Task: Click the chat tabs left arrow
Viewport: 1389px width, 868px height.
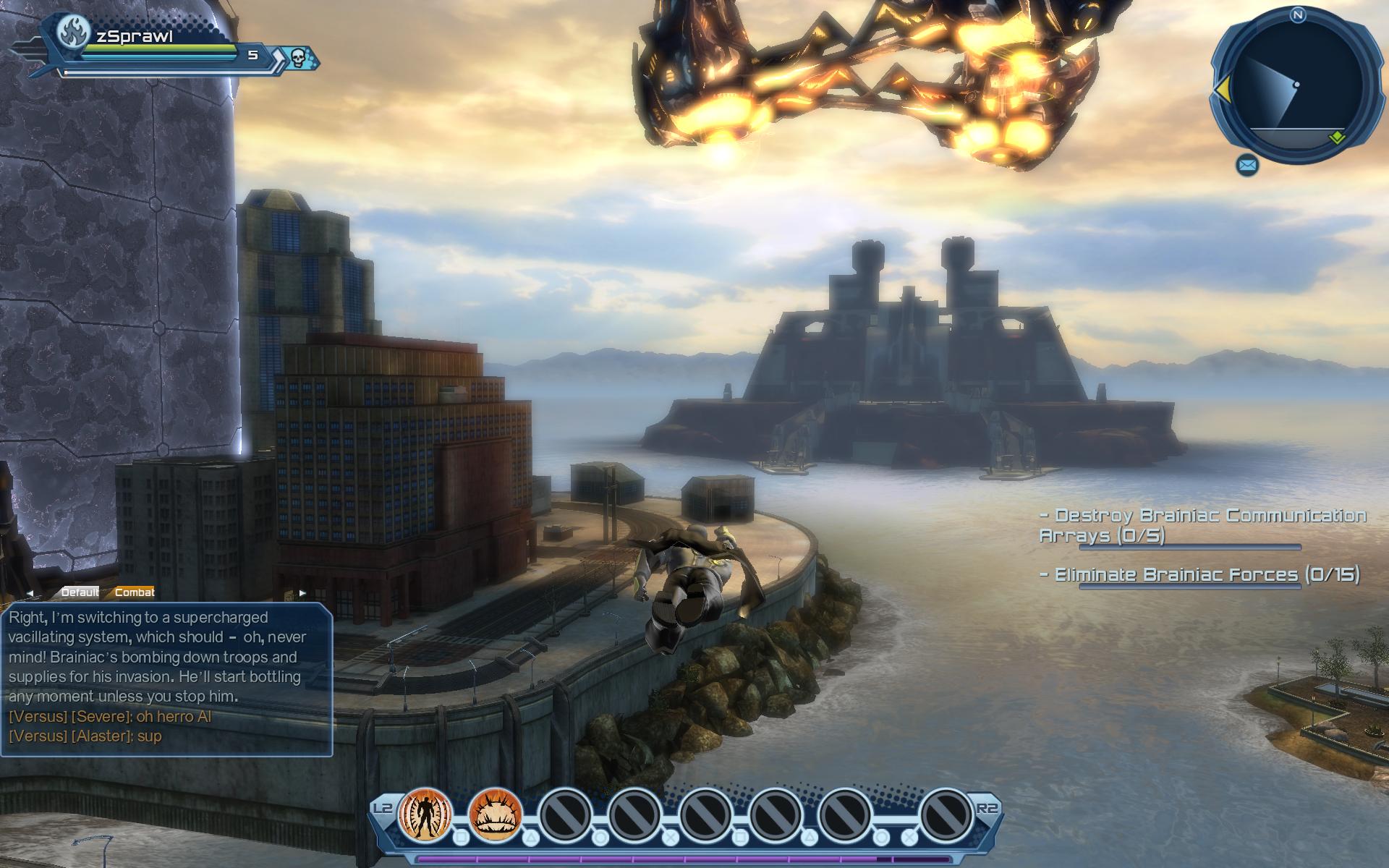Action: tap(30, 593)
